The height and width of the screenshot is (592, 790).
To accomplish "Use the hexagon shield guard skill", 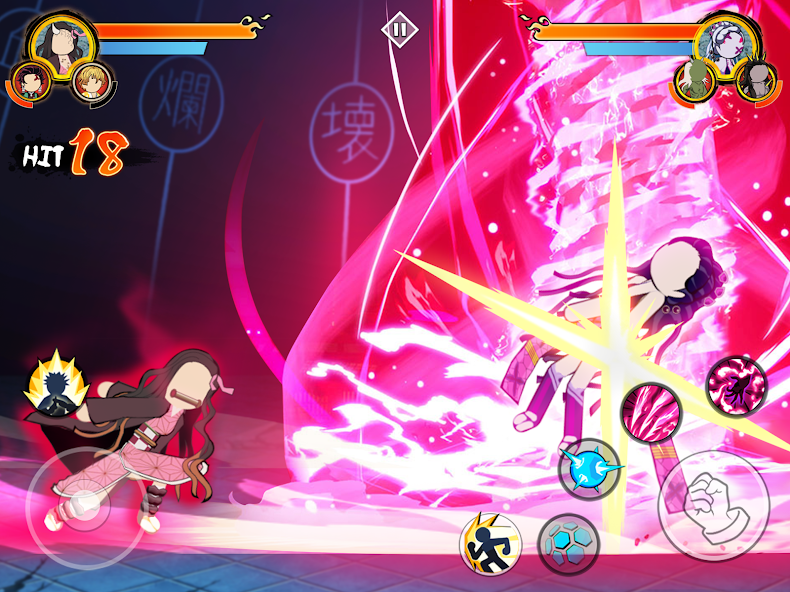I will pos(568,544).
